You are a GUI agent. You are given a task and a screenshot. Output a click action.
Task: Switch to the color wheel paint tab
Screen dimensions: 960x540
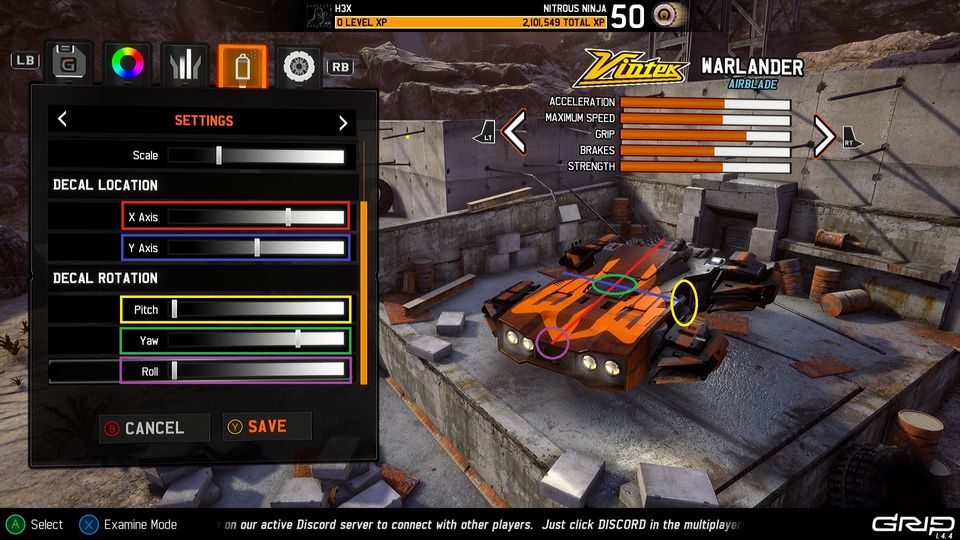[x=128, y=64]
